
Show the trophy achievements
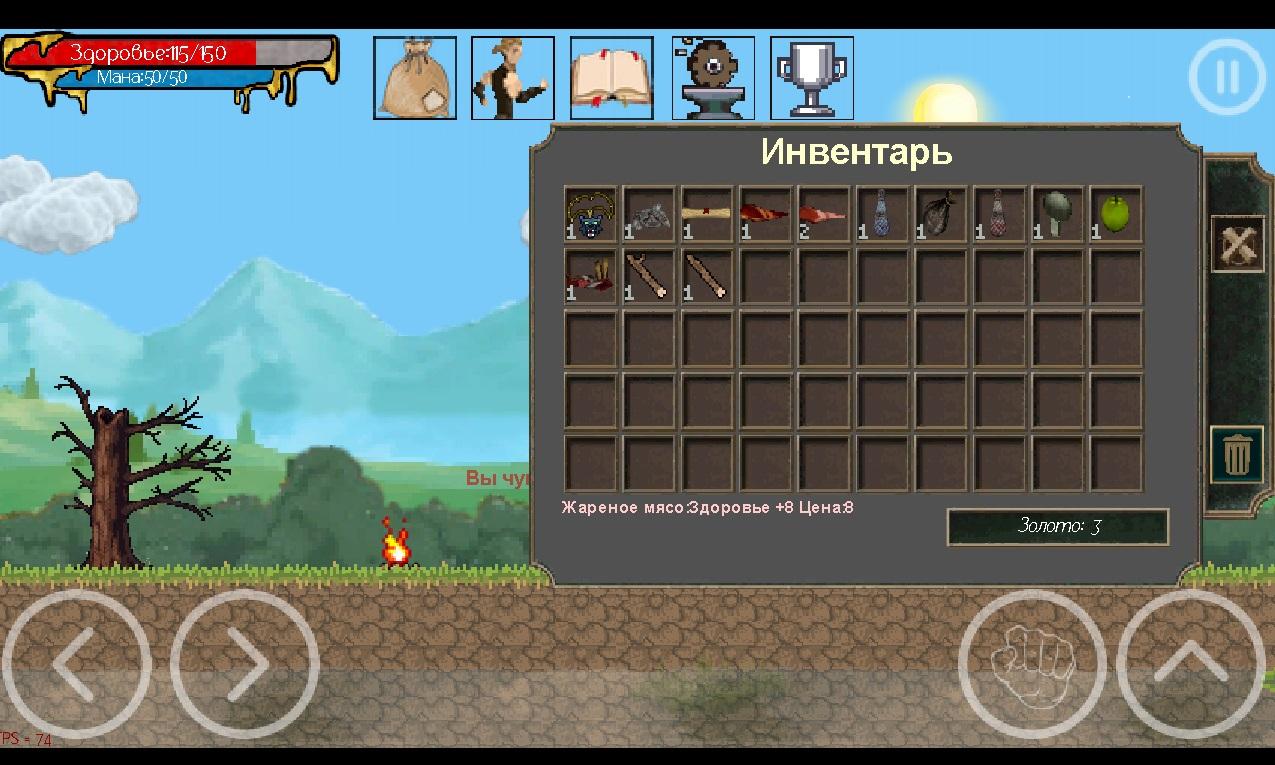coord(812,78)
